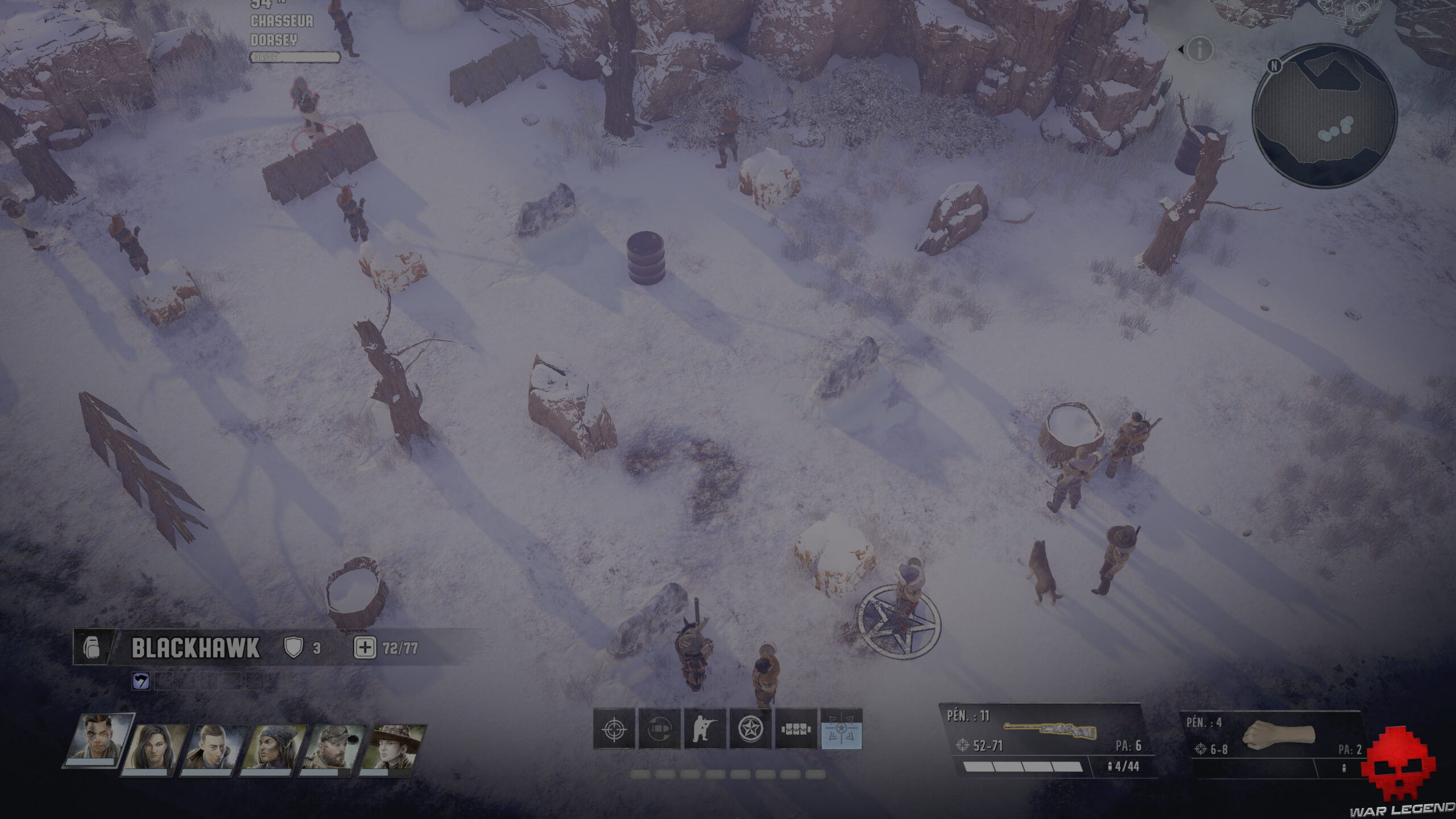The width and height of the screenshot is (1456, 819).
Task: Select the crouching soldier ambush action icon
Action: click(x=705, y=729)
